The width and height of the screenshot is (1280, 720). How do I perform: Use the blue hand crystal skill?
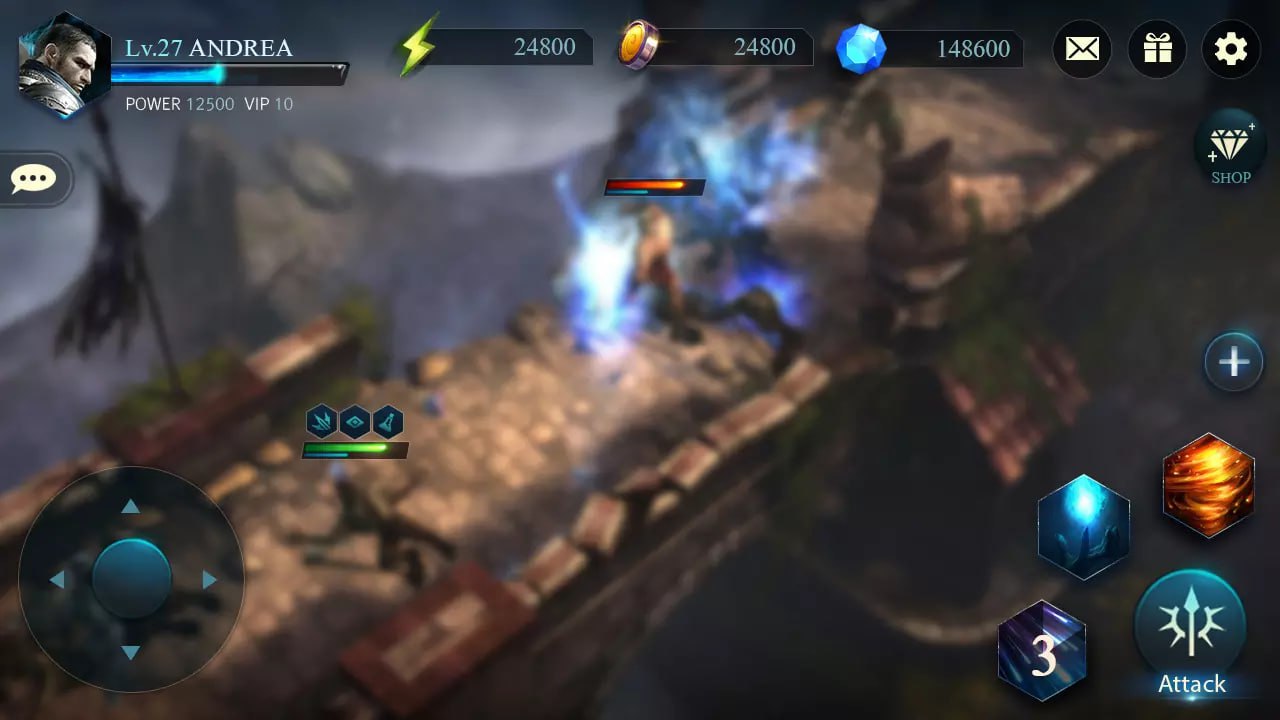click(x=1085, y=527)
